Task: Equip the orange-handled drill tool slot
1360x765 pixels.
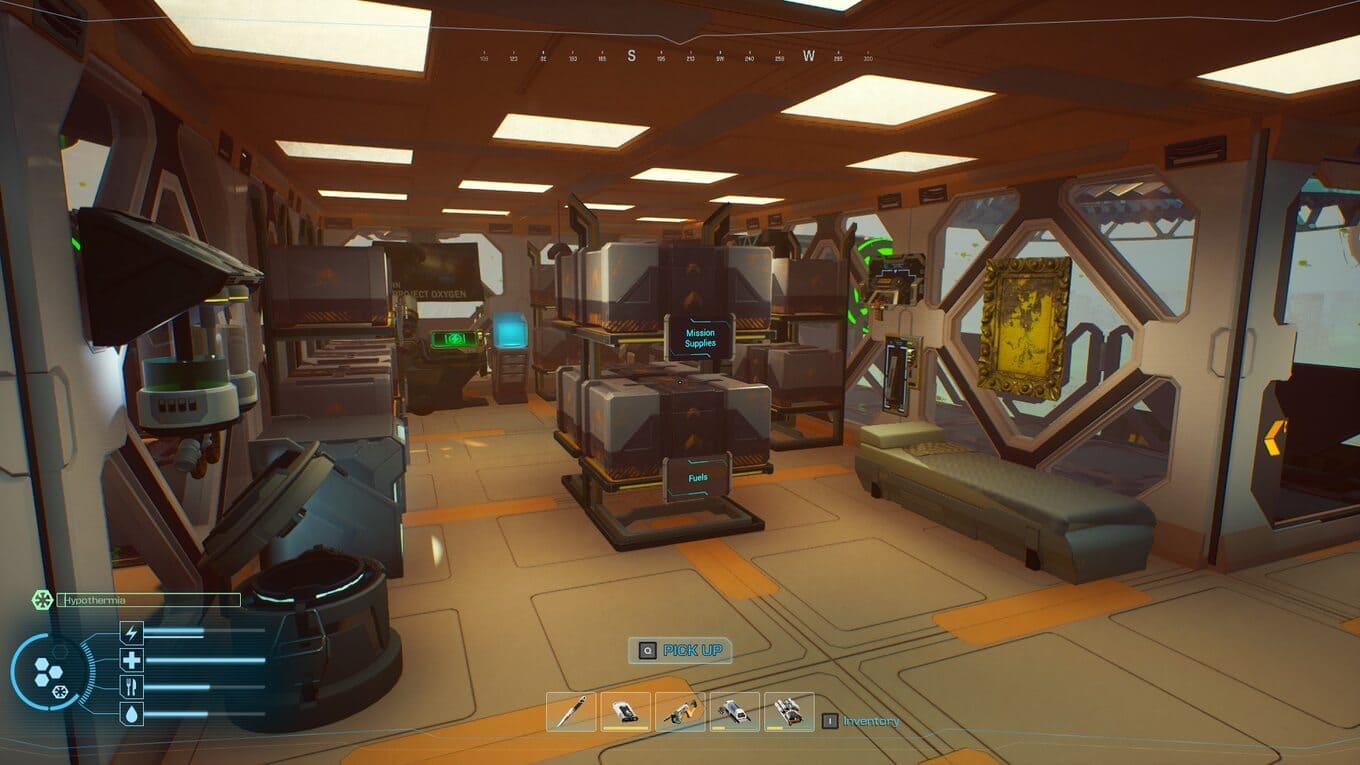Action: pos(680,712)
